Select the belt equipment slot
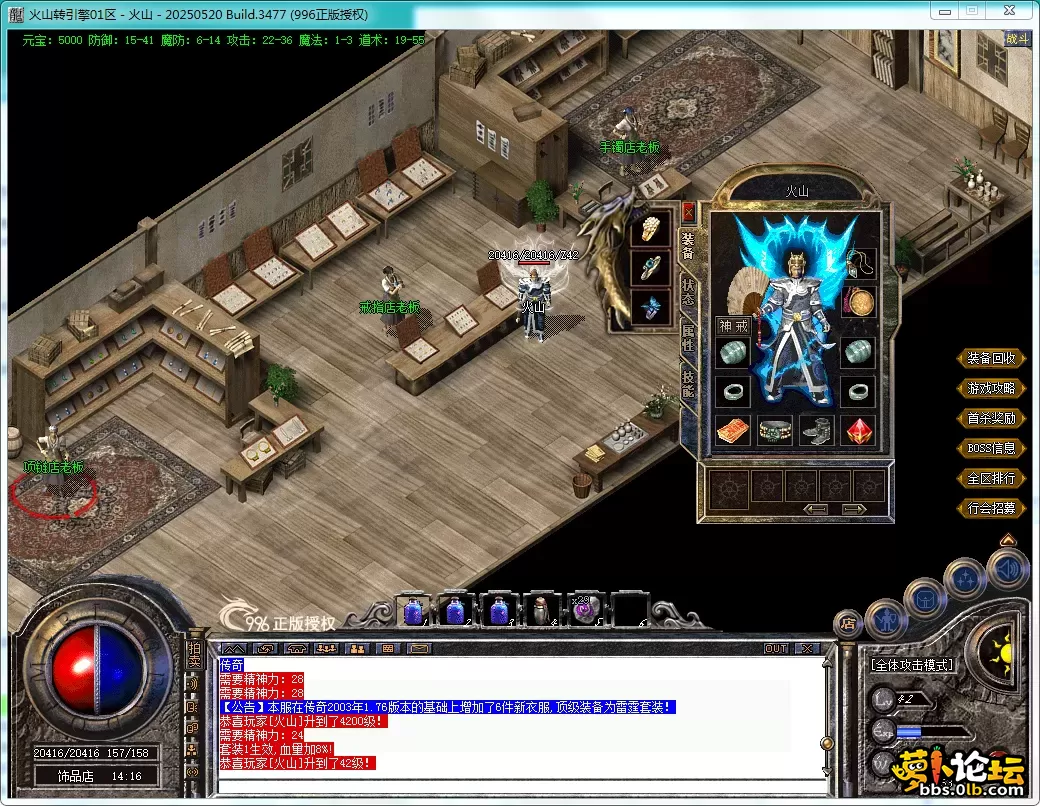The width and height of the screenshot is (1040, 806). [x=774, y=430]
